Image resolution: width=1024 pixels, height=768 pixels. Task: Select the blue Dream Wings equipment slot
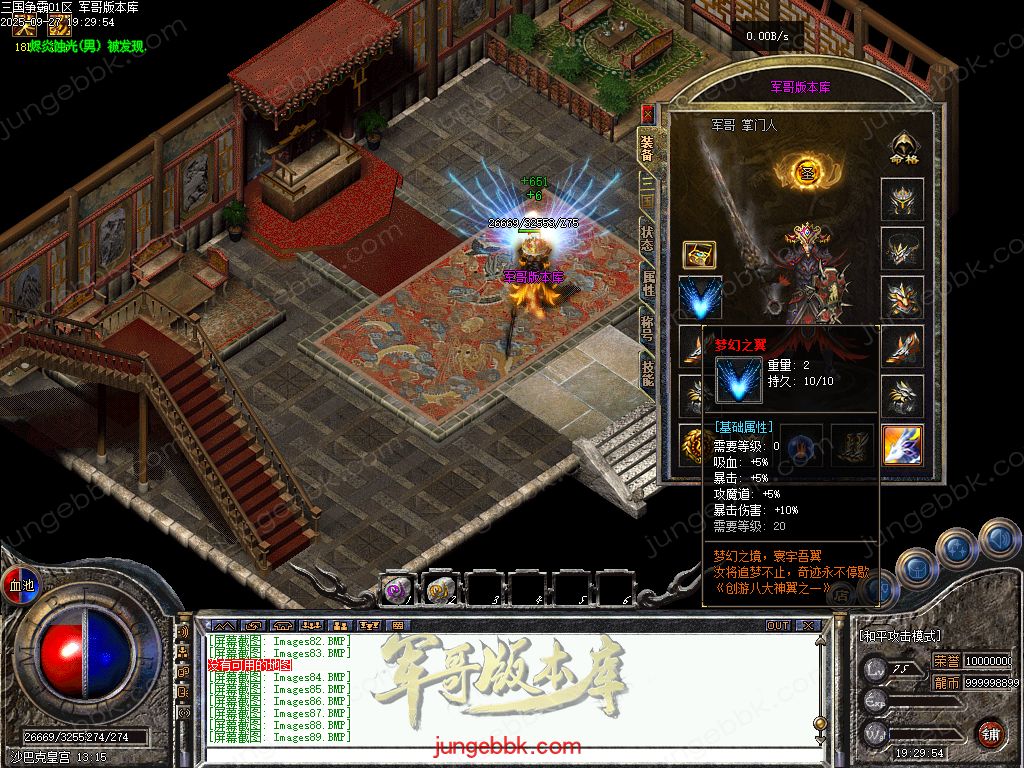[700, 298]
